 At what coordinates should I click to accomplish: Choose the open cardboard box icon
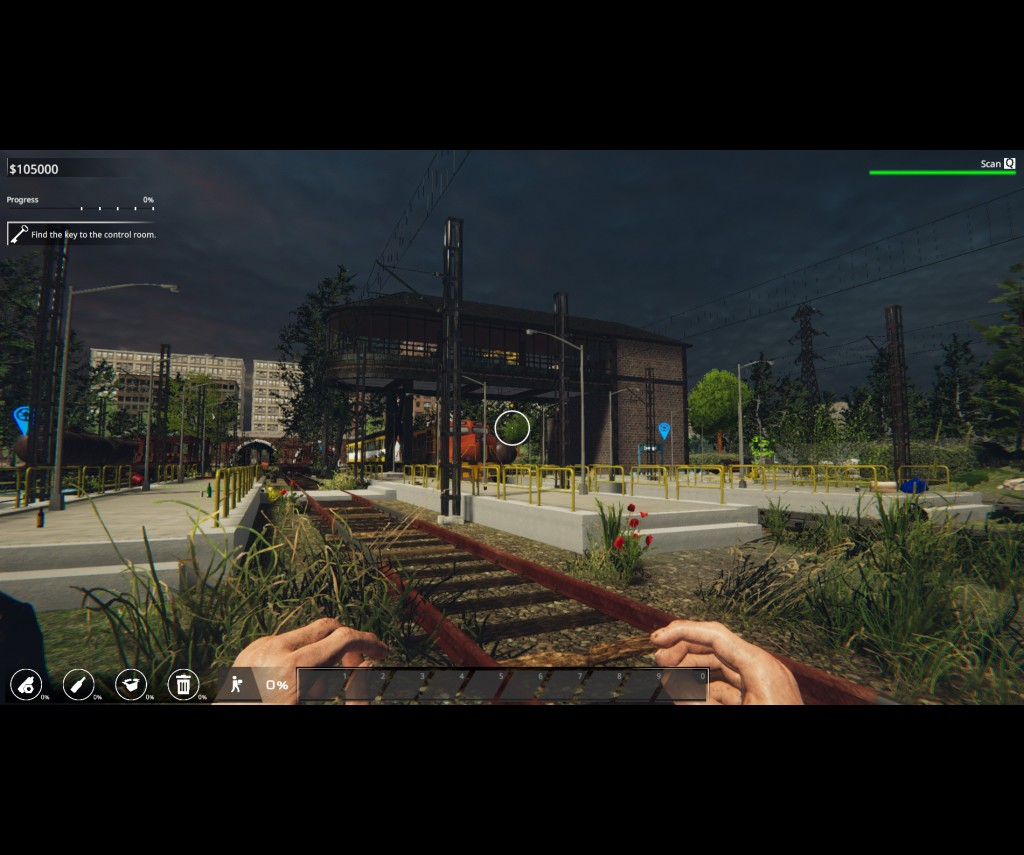(x=131, y=685)
